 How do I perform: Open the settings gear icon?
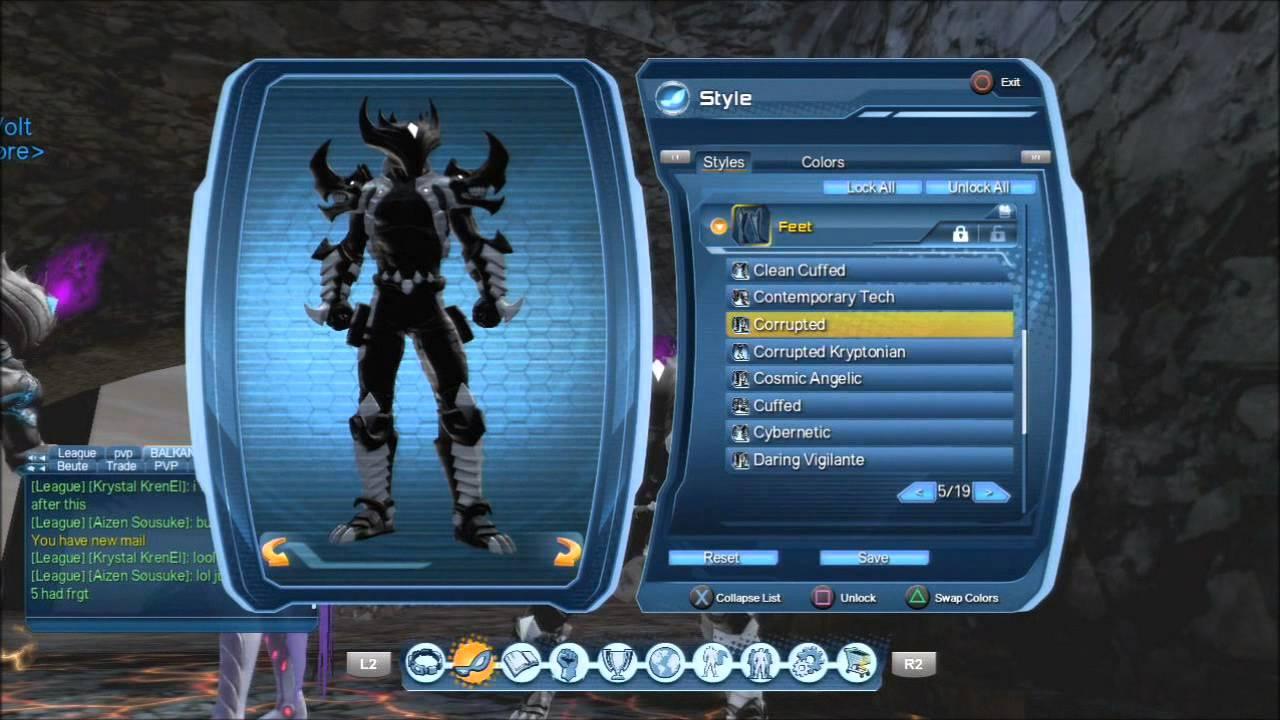point(807,663)
